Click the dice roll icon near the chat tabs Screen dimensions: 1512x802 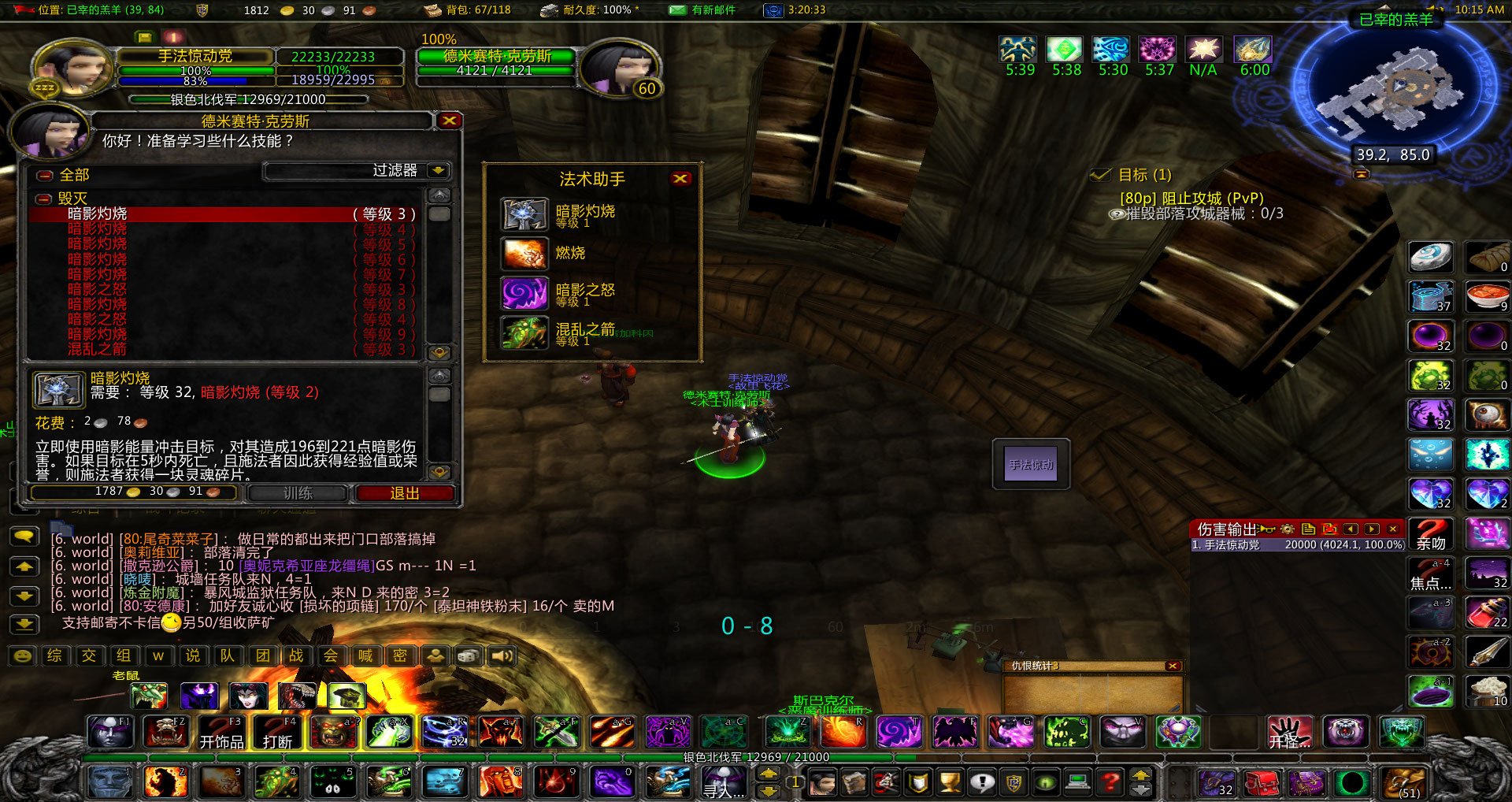click(x=469, y=655)
